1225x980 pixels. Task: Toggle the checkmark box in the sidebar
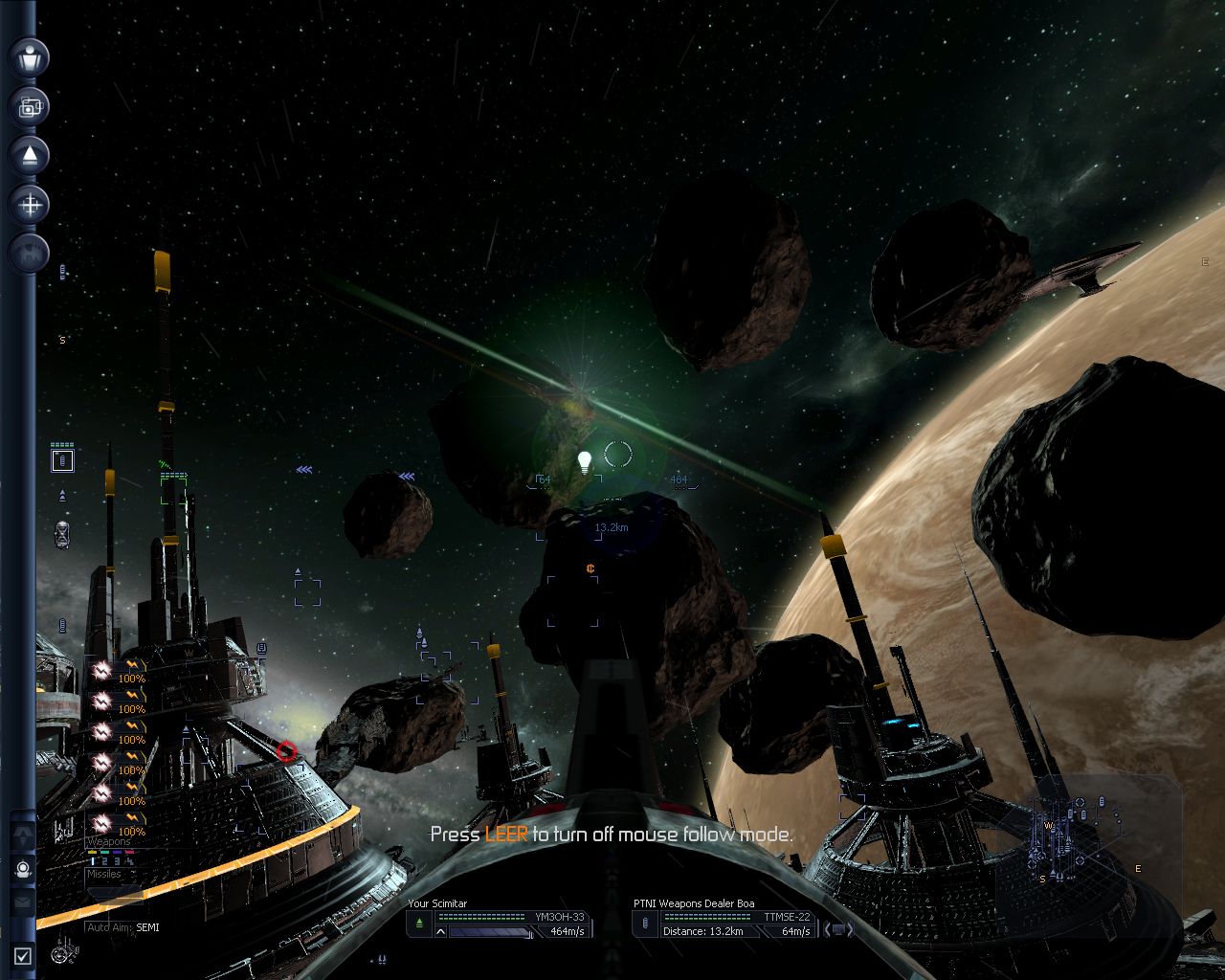23,954
